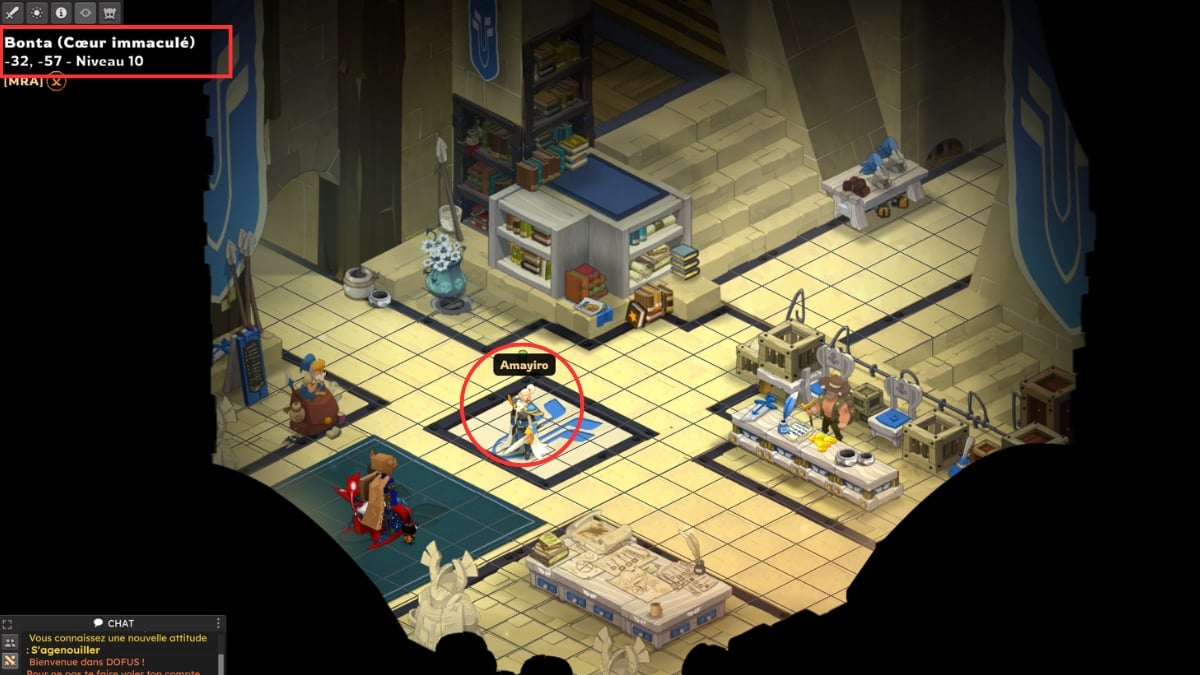Screen dimensions: 1200x675
Task: Click the sword icon in the top toolbar
Action: click(13, 13)
